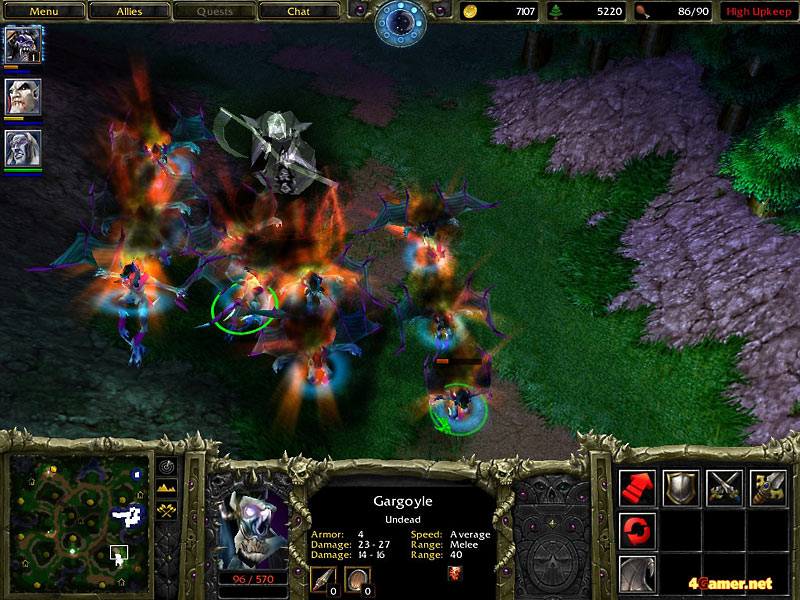
Task: Open the game Menu
Action: (x=43, y=12)
